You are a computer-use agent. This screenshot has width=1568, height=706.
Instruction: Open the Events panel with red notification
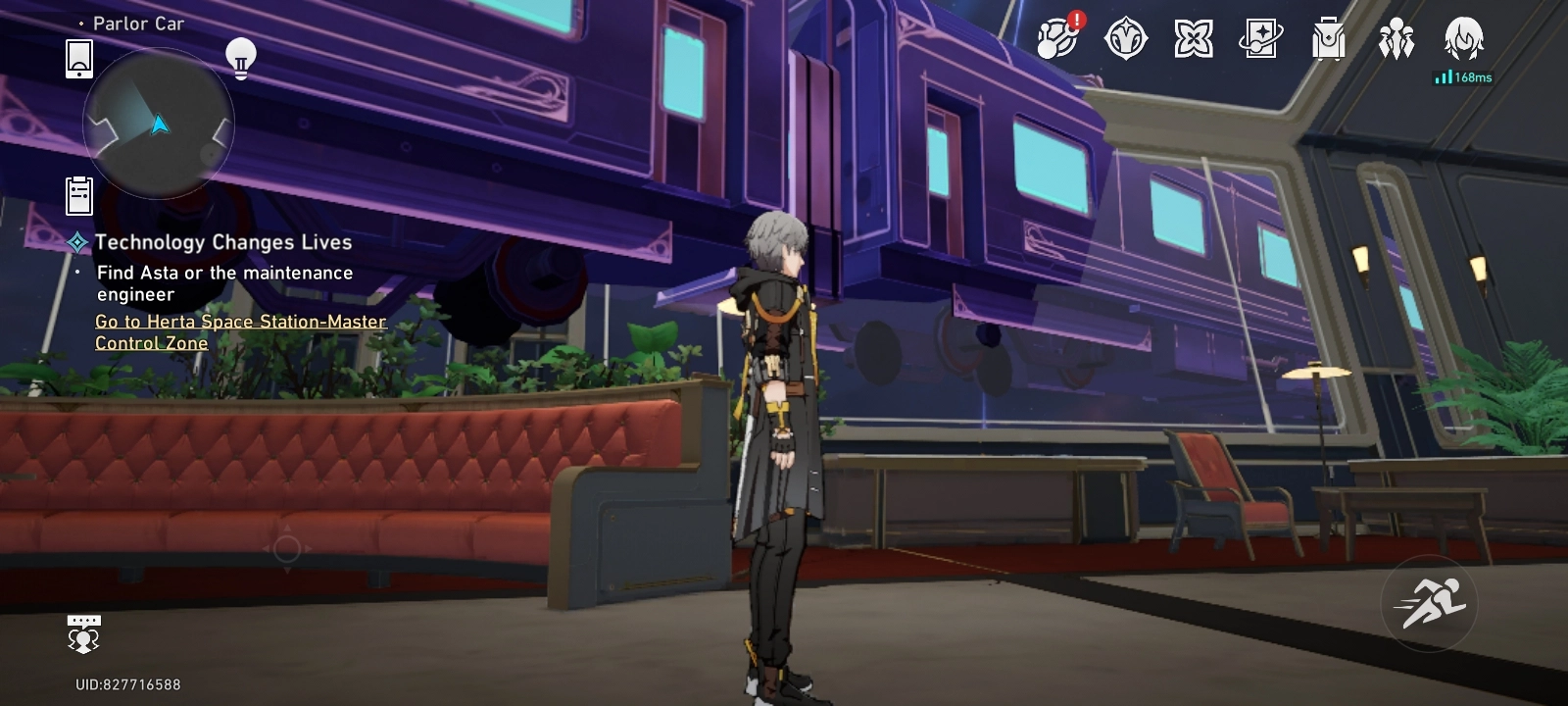[x=1056, y=41]
